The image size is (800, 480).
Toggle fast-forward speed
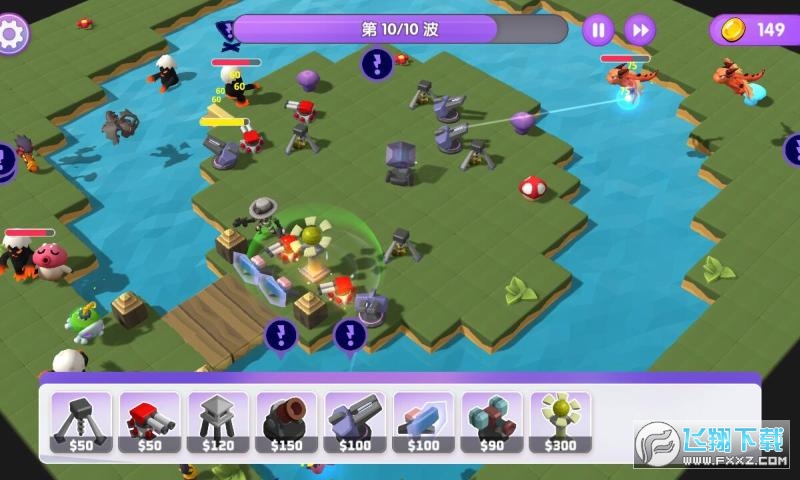click(x=640, y=30)
